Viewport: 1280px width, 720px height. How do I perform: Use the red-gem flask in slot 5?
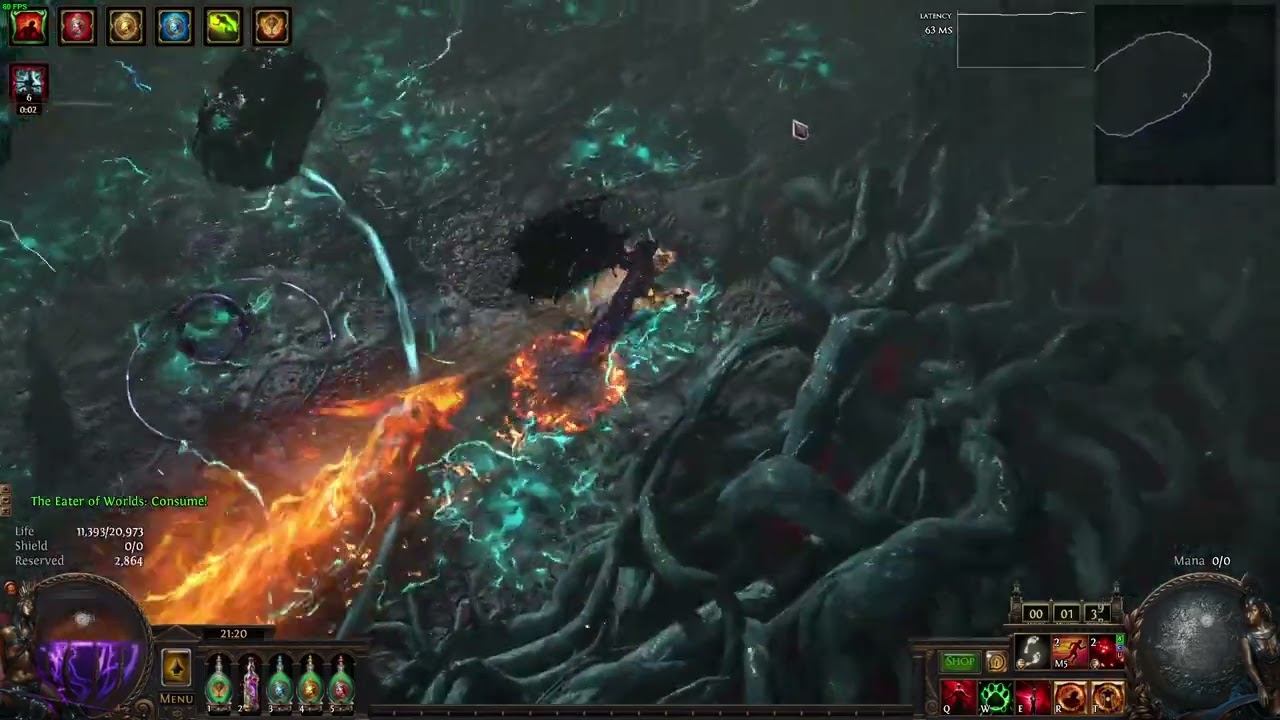tap(342, 681)
